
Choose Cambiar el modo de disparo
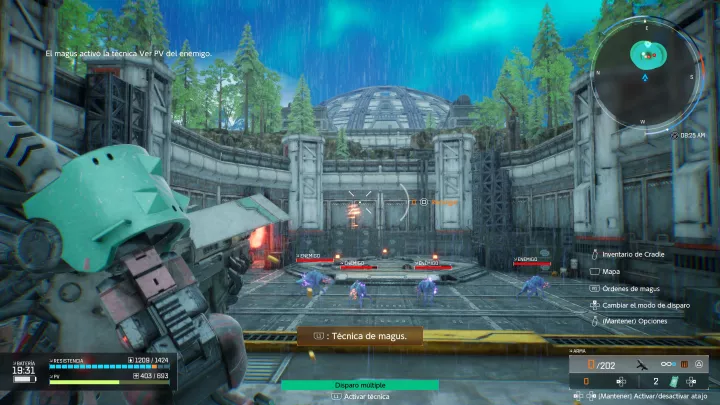click(642, 304)
